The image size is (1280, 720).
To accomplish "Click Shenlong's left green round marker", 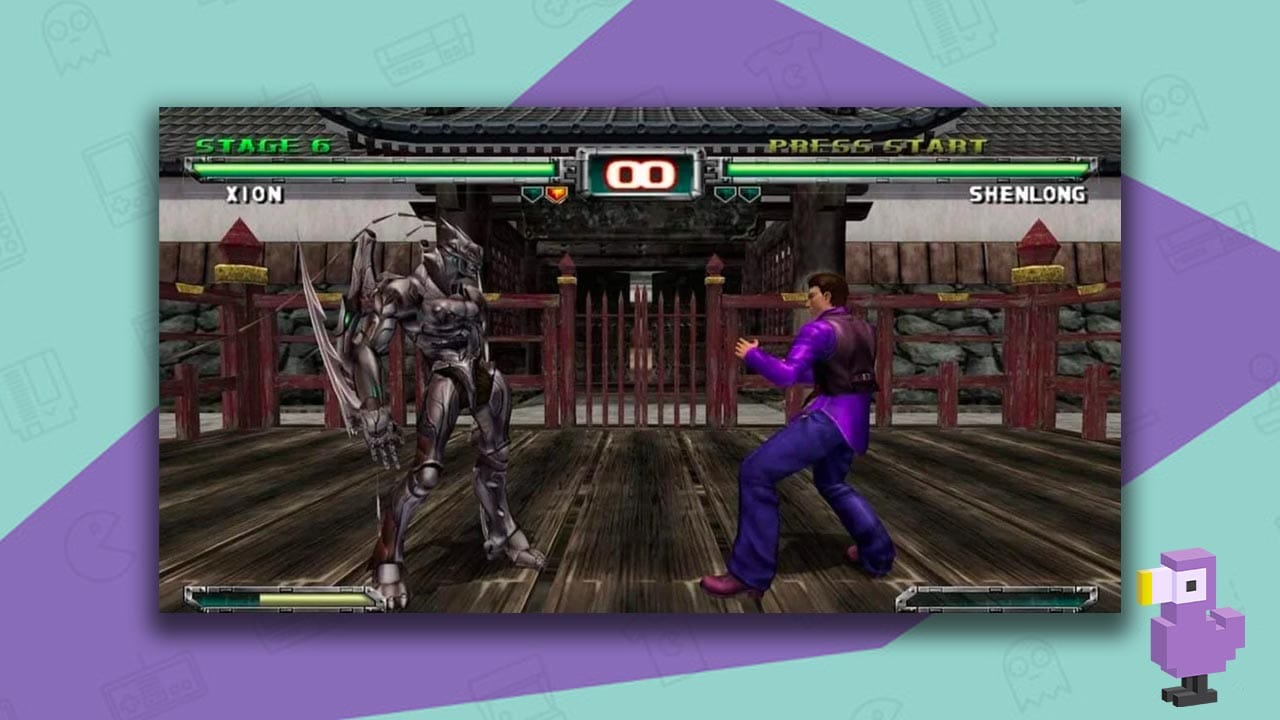I will click(x=724, y=192).
